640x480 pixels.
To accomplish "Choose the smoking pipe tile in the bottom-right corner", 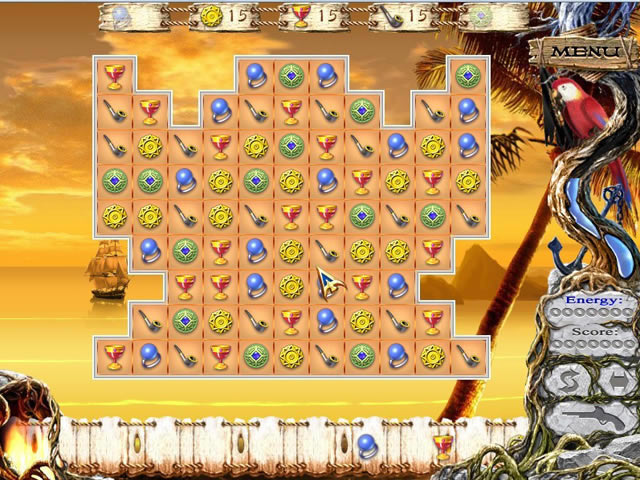I will [467, 356].
